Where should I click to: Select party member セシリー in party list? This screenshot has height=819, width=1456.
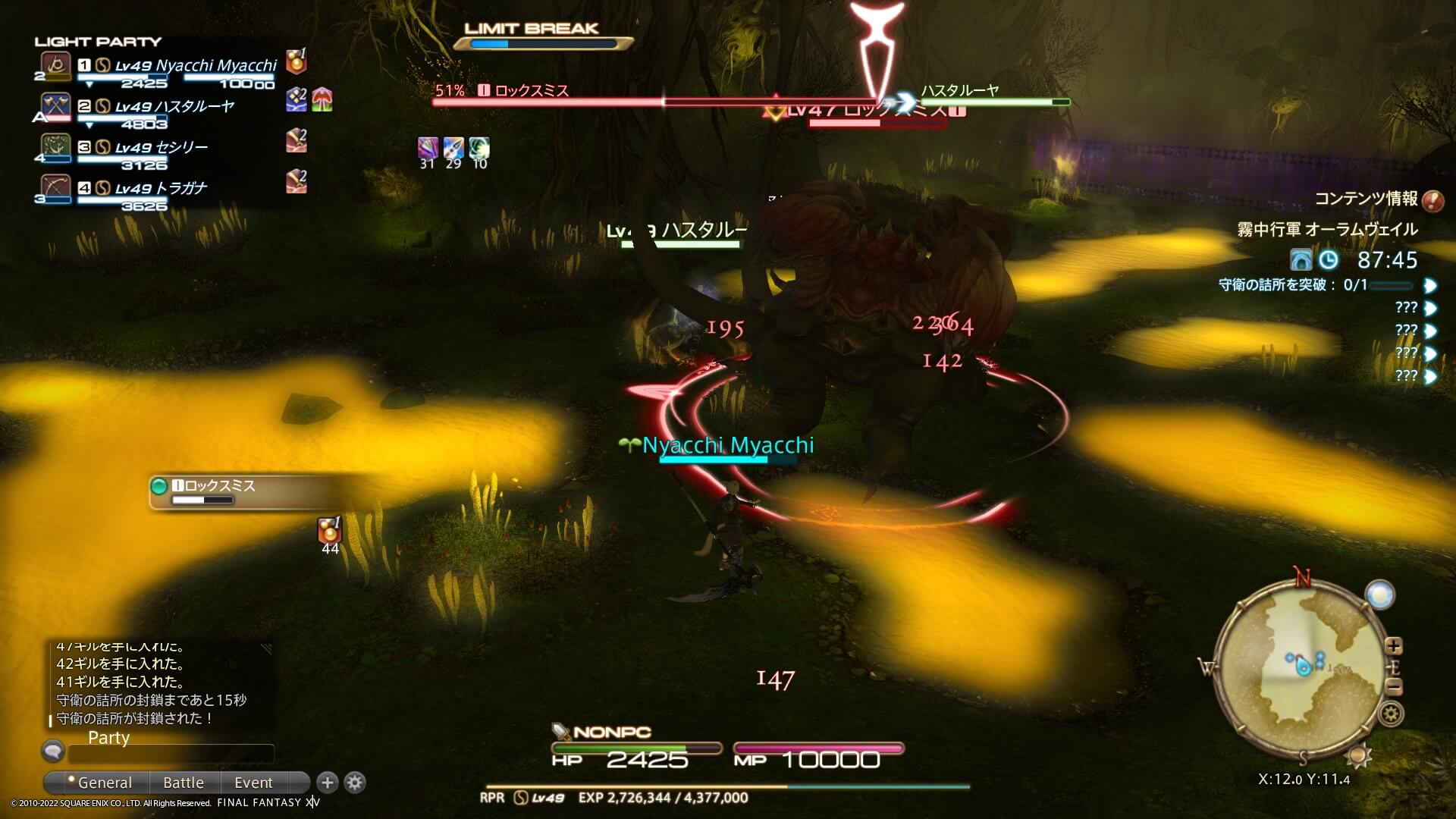click(161, 148)
